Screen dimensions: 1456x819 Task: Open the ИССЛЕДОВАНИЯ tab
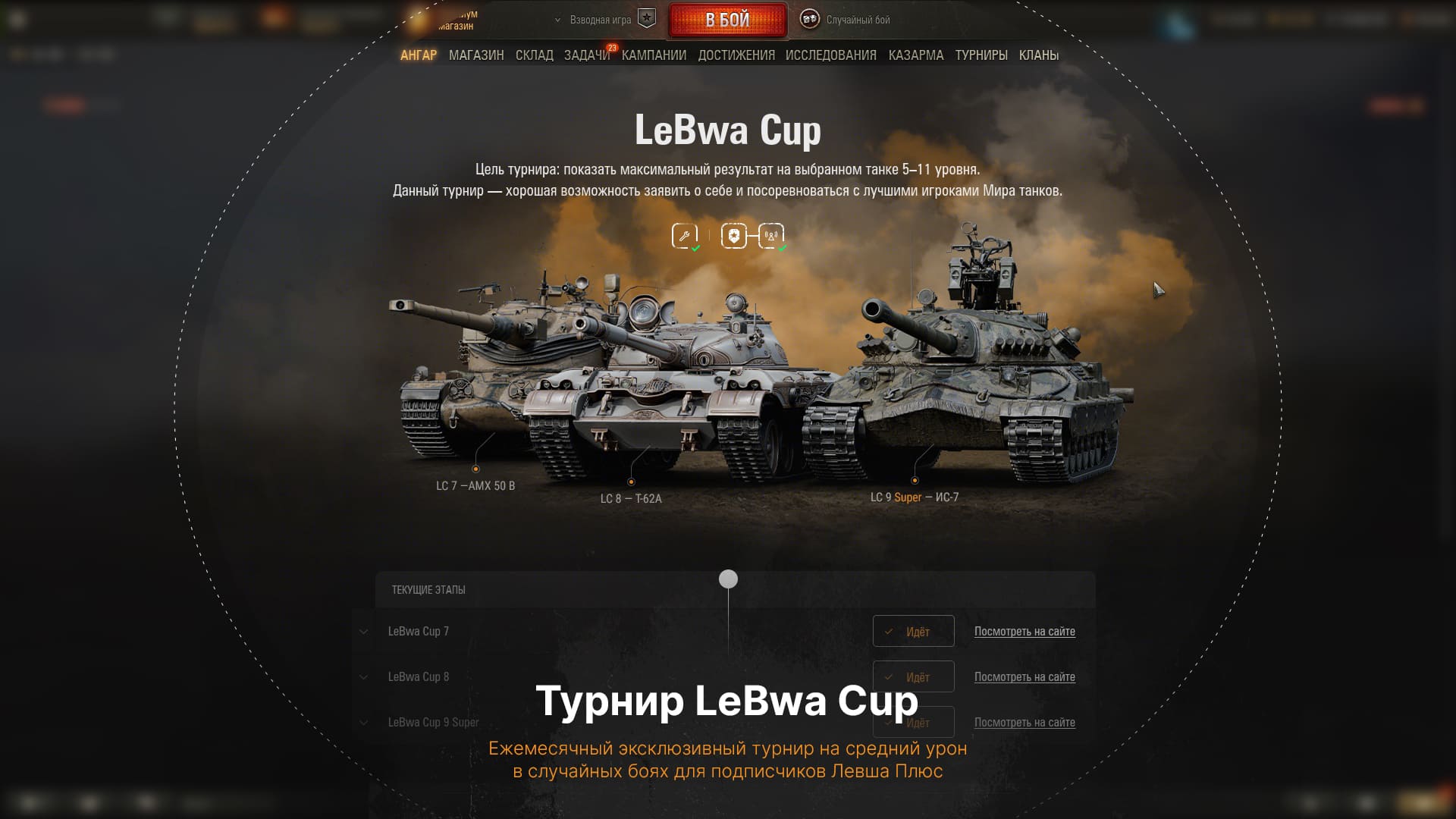point(831,55)
